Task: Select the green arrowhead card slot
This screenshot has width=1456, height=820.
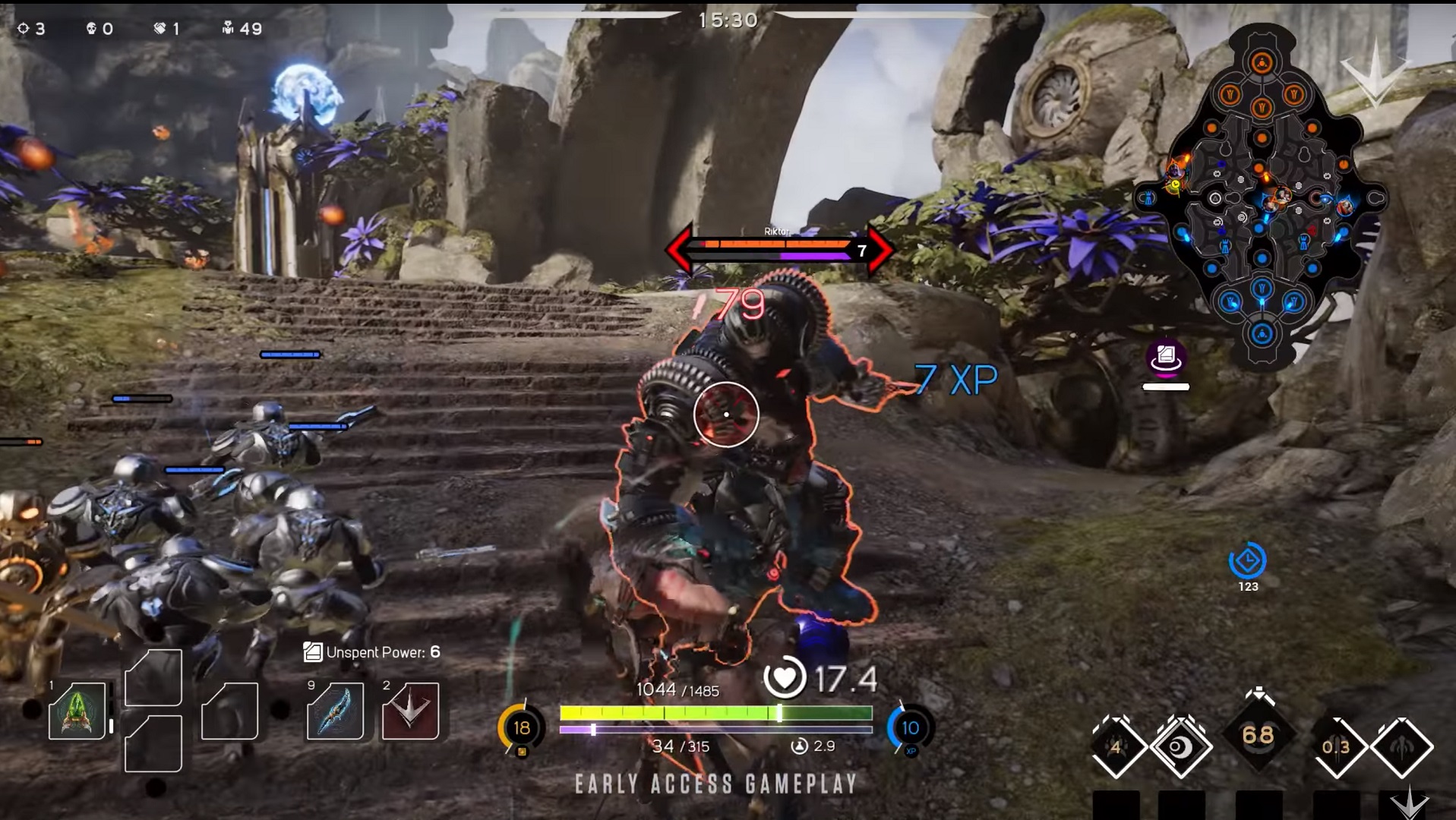Action: click(77, 711)
